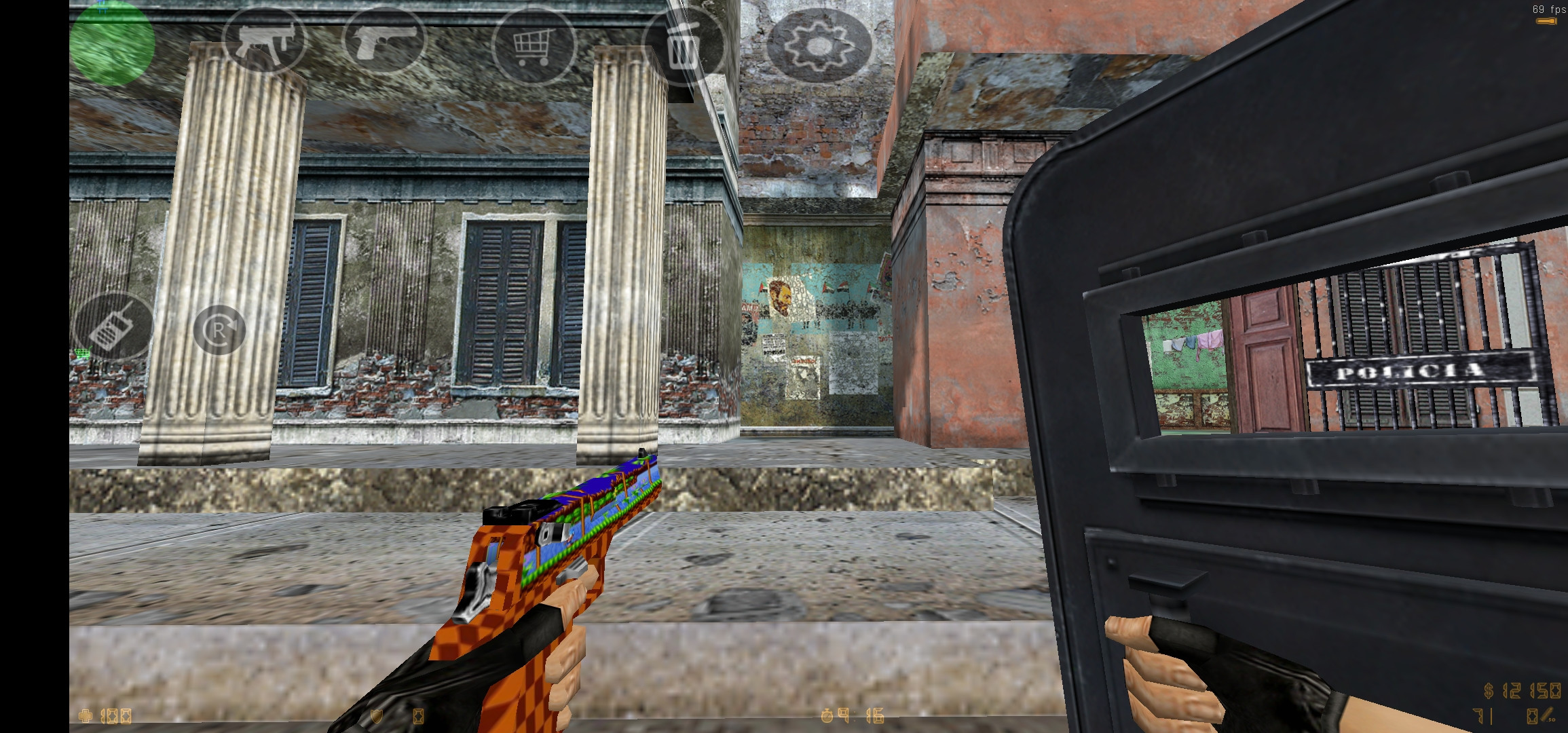Reload using the circular R icon
The width and height of the screenshot is (1568, 733).
(x=219, y=329)
